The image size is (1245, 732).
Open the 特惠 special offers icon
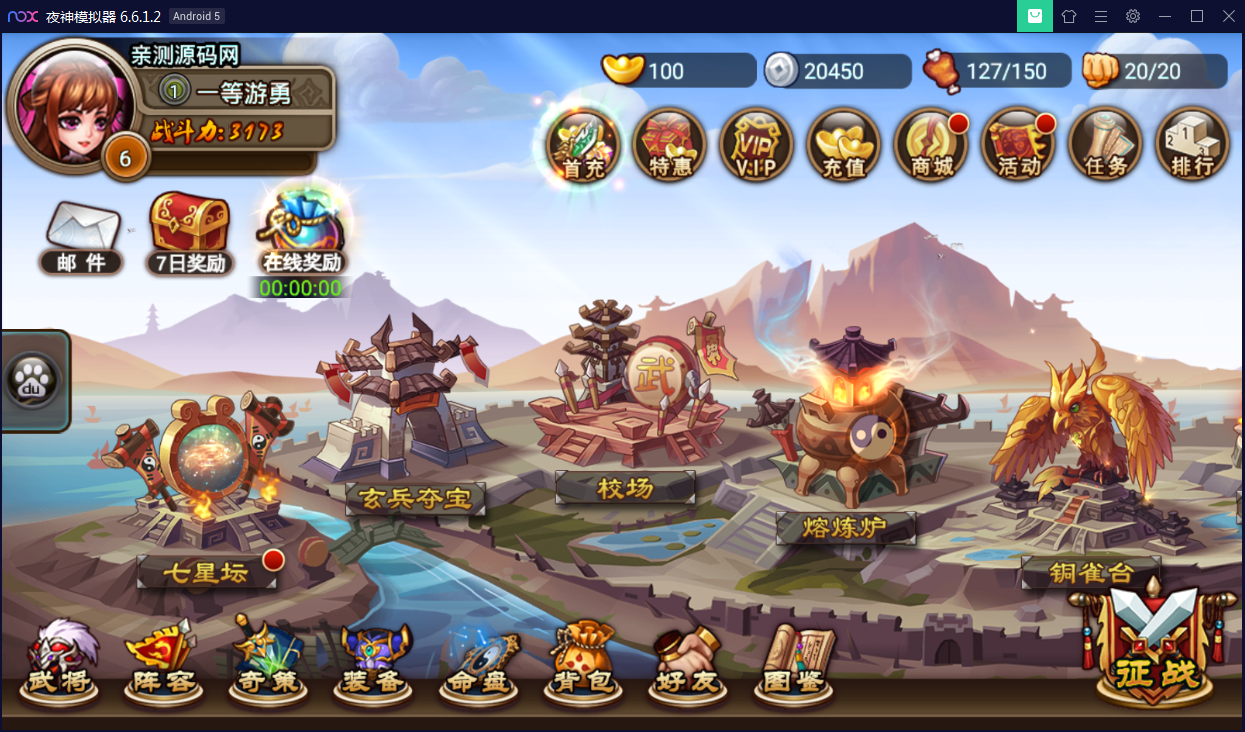click(670, 146)
